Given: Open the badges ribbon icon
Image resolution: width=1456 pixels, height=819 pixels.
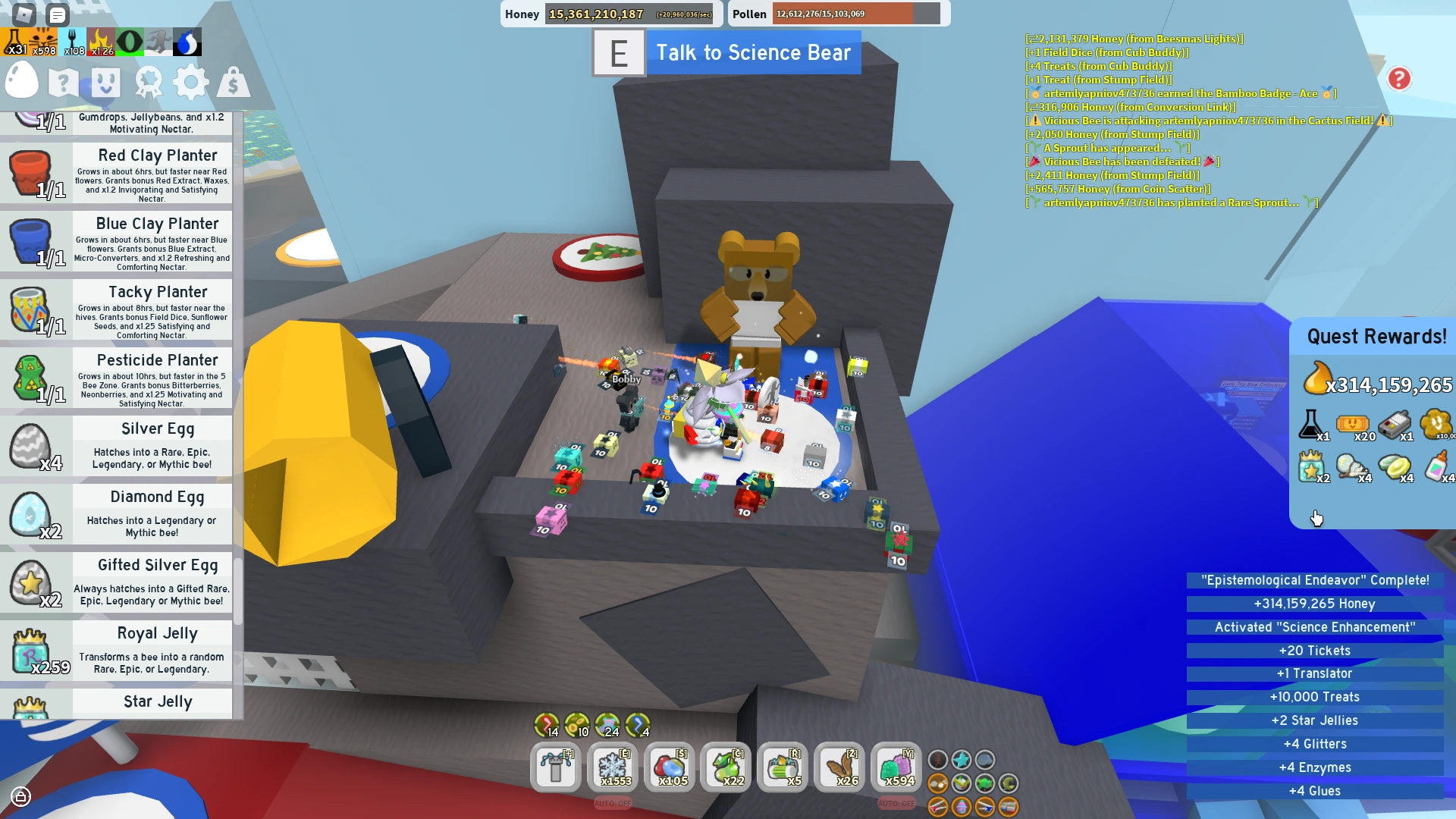Looking at the screenshot, I should [x=149, y=82].
